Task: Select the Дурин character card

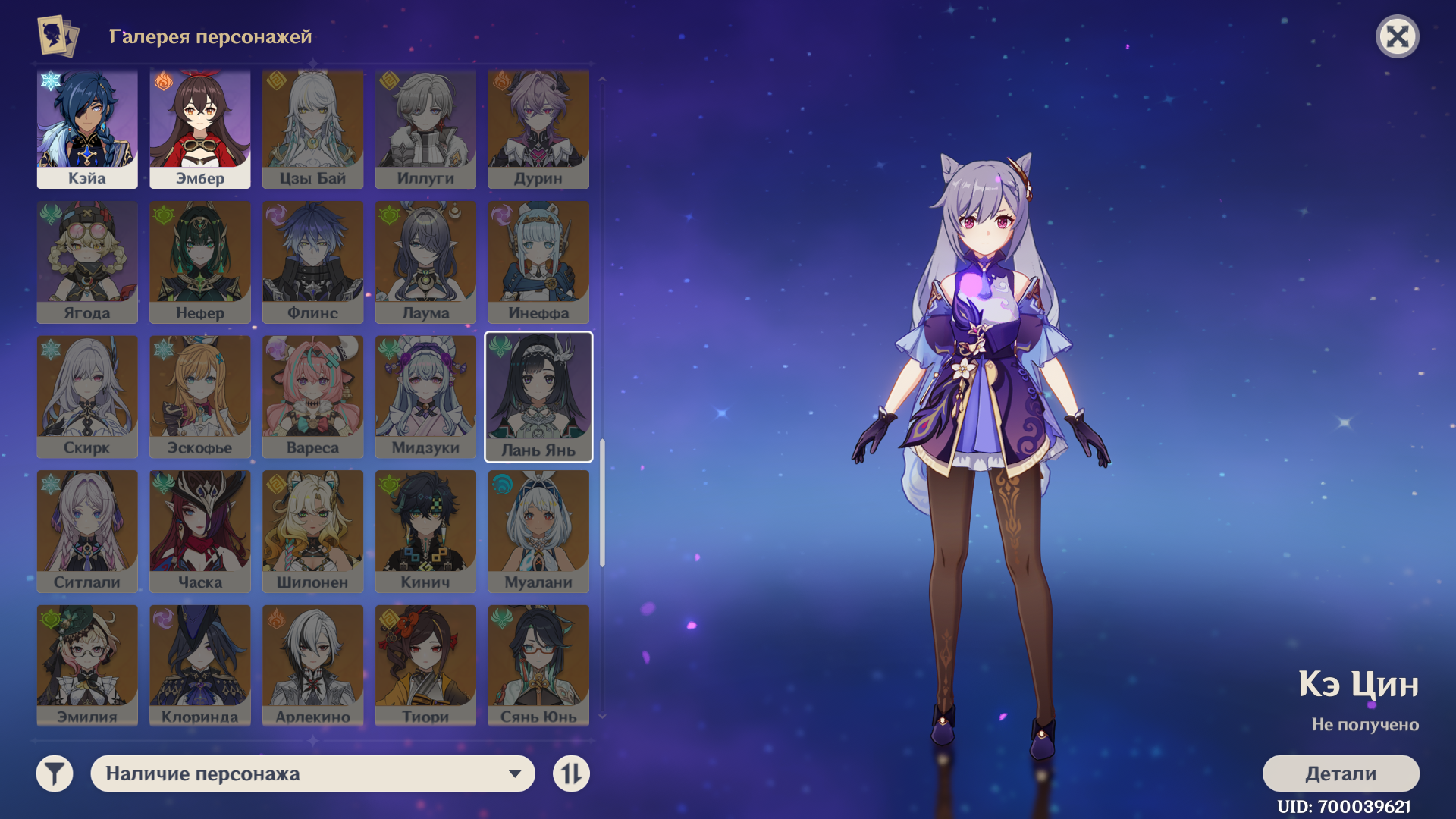Action: (x=538, y=129)
